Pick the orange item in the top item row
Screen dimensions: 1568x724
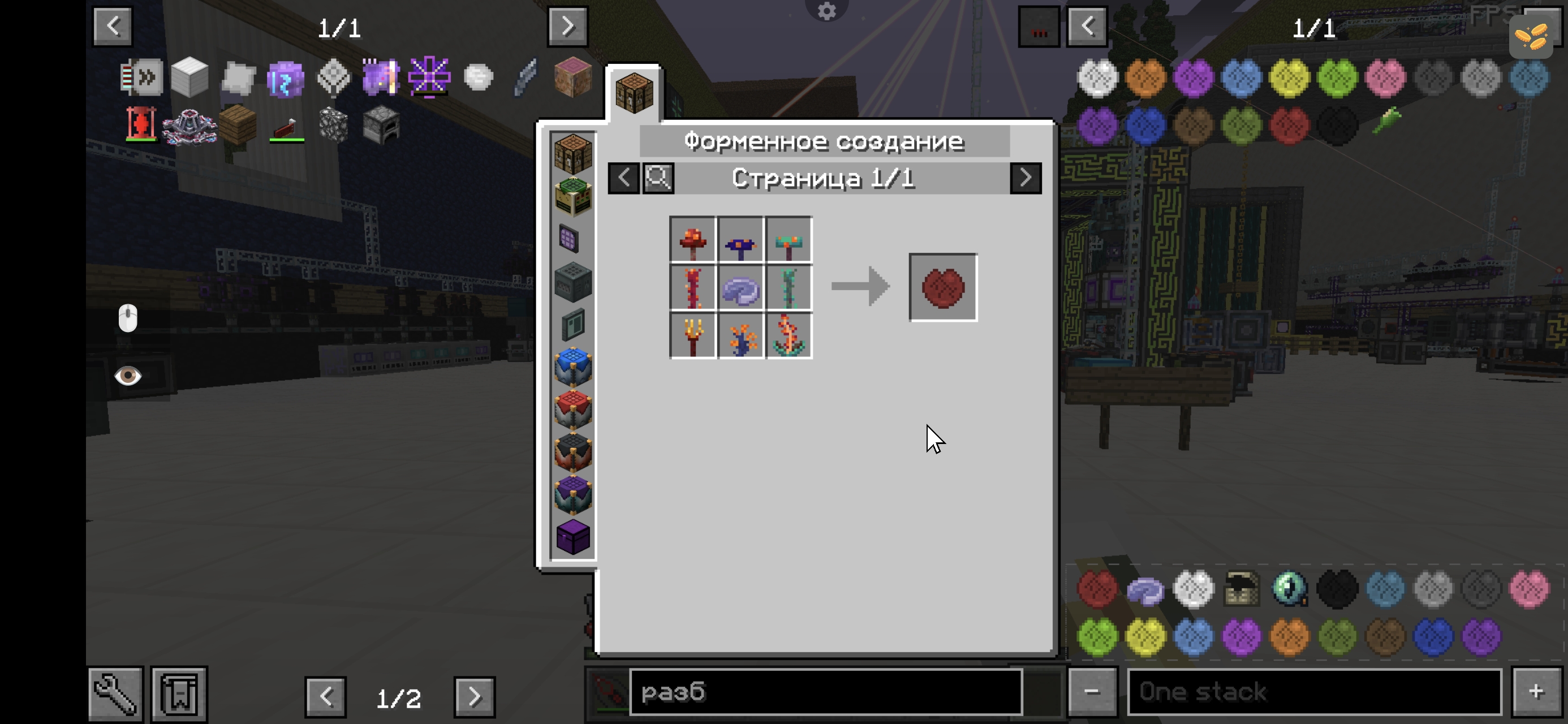1145,78
